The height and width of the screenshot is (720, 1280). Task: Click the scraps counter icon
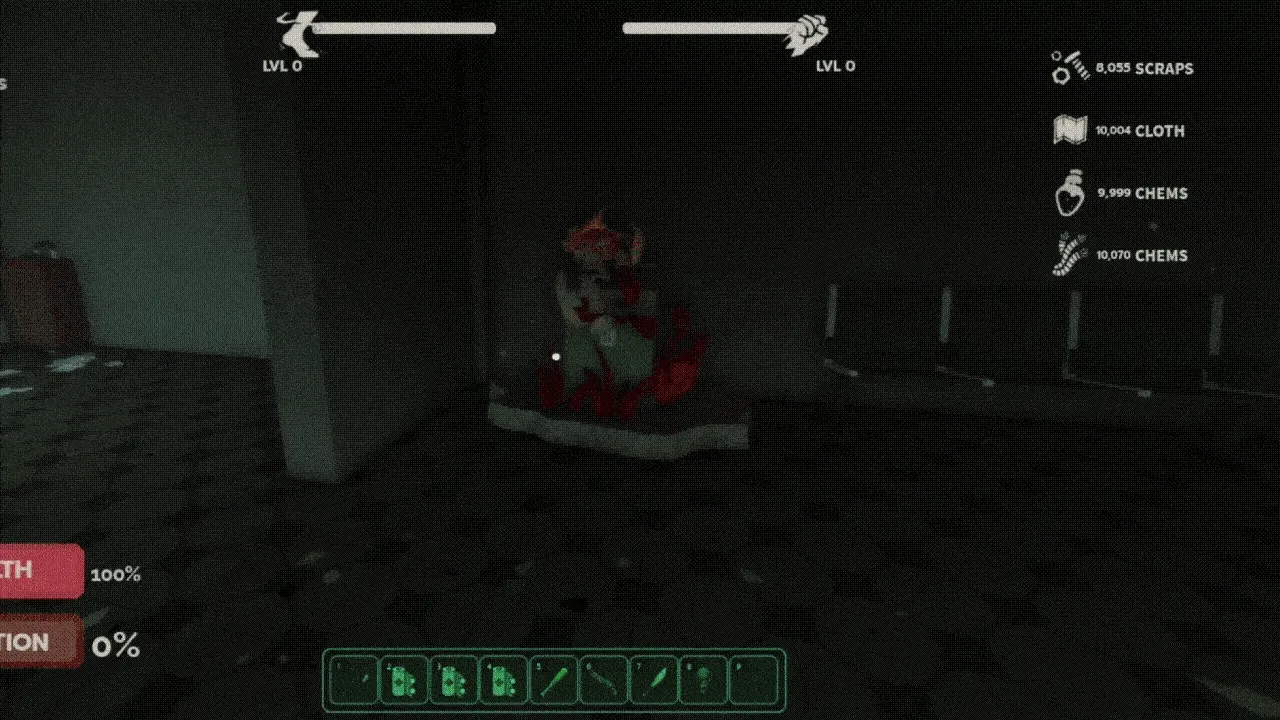tap(1070, 66)
